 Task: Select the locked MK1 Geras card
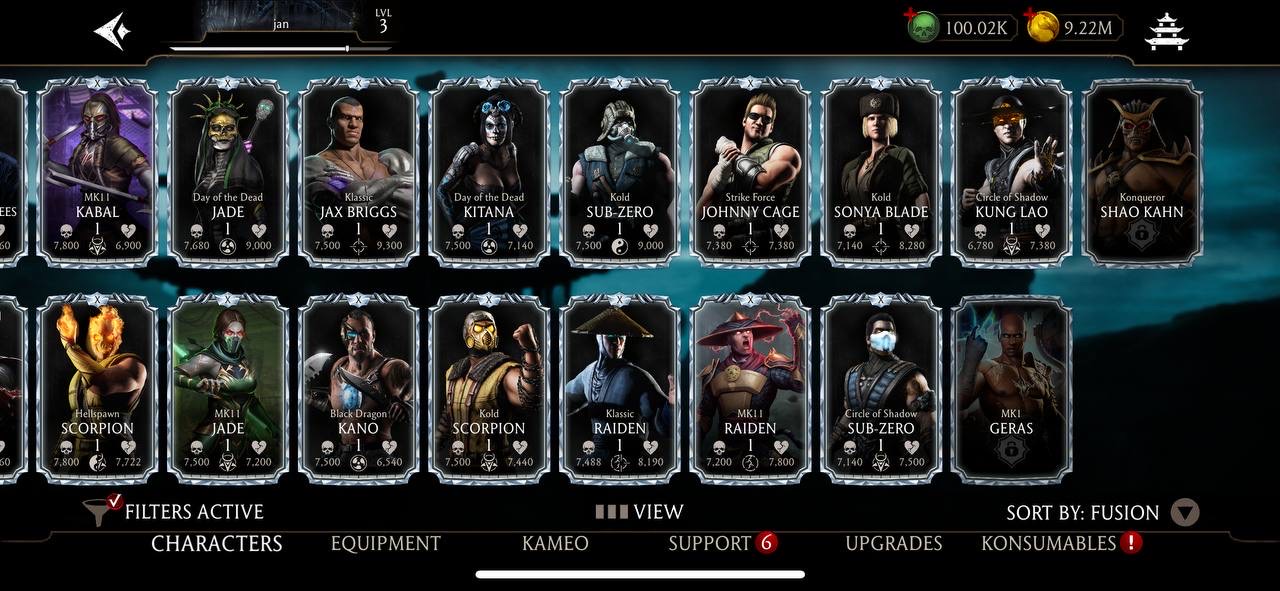1011,387
